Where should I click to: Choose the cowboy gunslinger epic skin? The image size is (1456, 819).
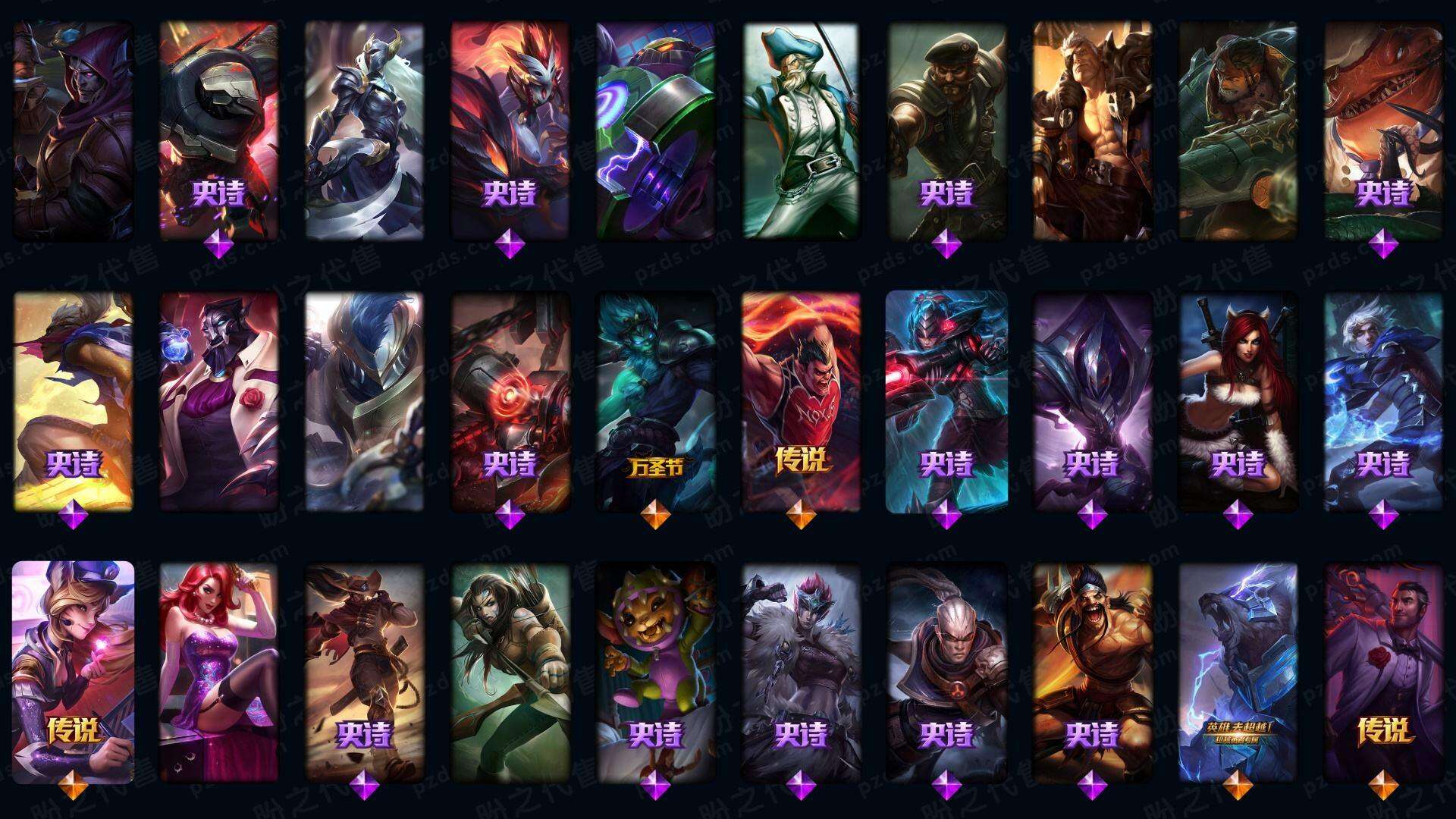365,673
